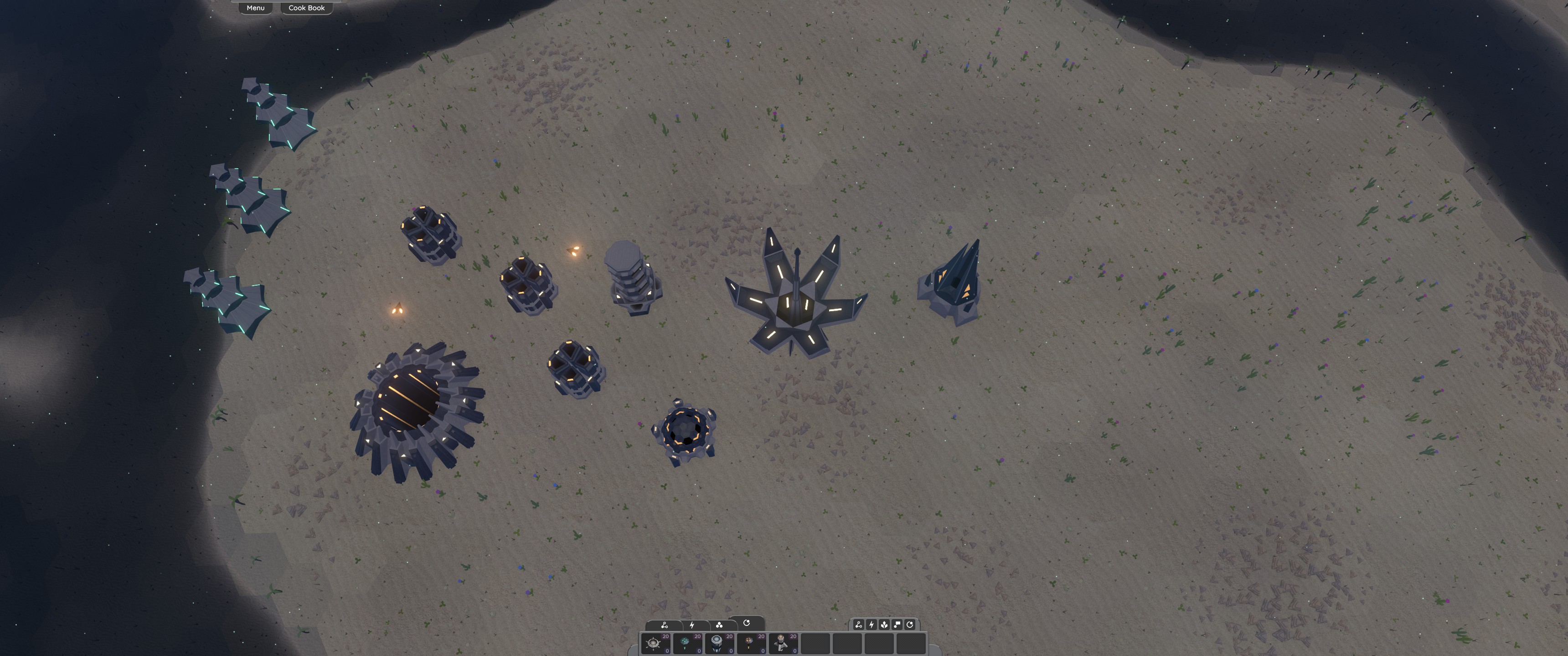Switch to the three-circles hotbar tab
The width and height of the screenshot is (1568, 656).
[719, 625]
